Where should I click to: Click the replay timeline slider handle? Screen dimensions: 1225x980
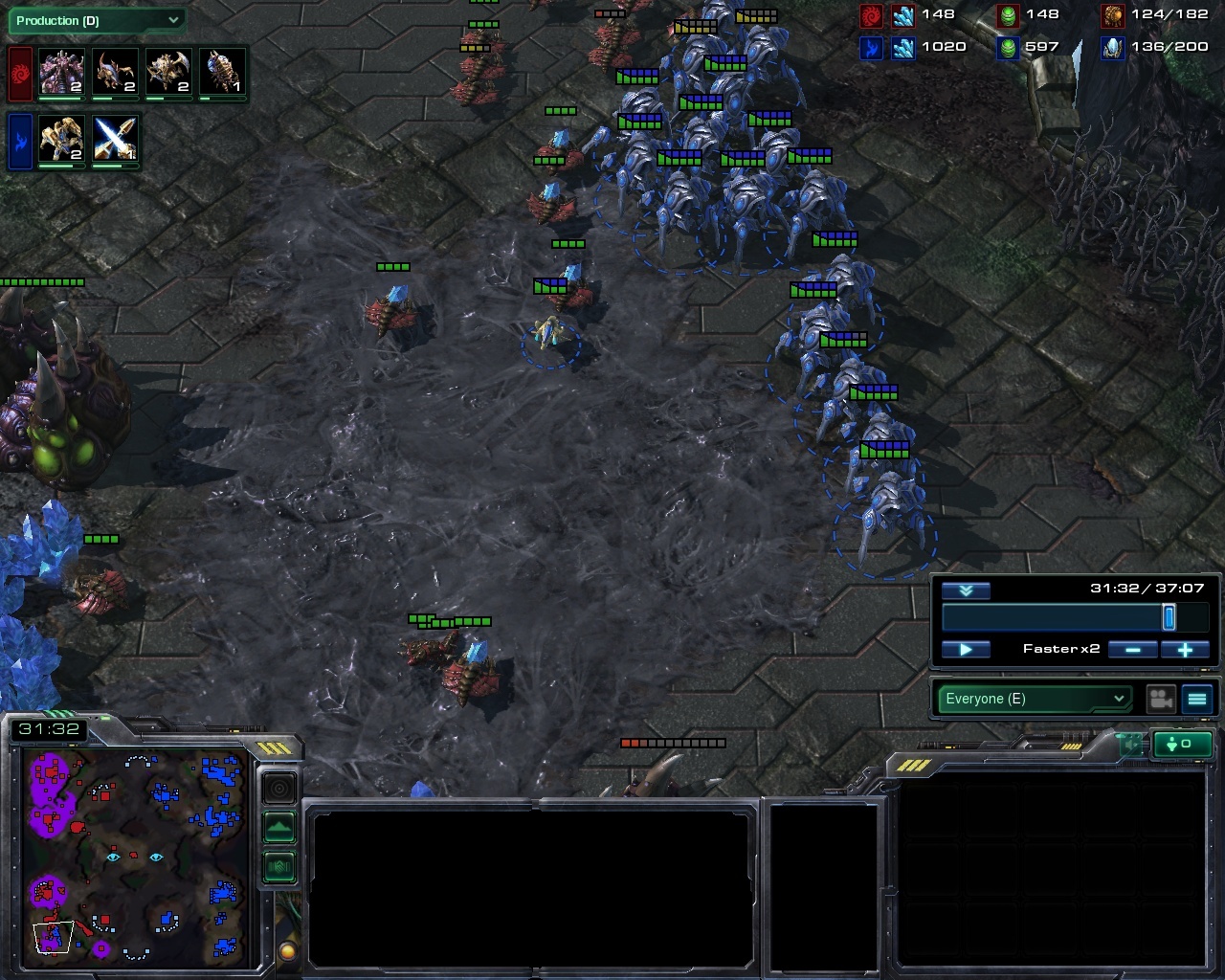pos(1169,618)
